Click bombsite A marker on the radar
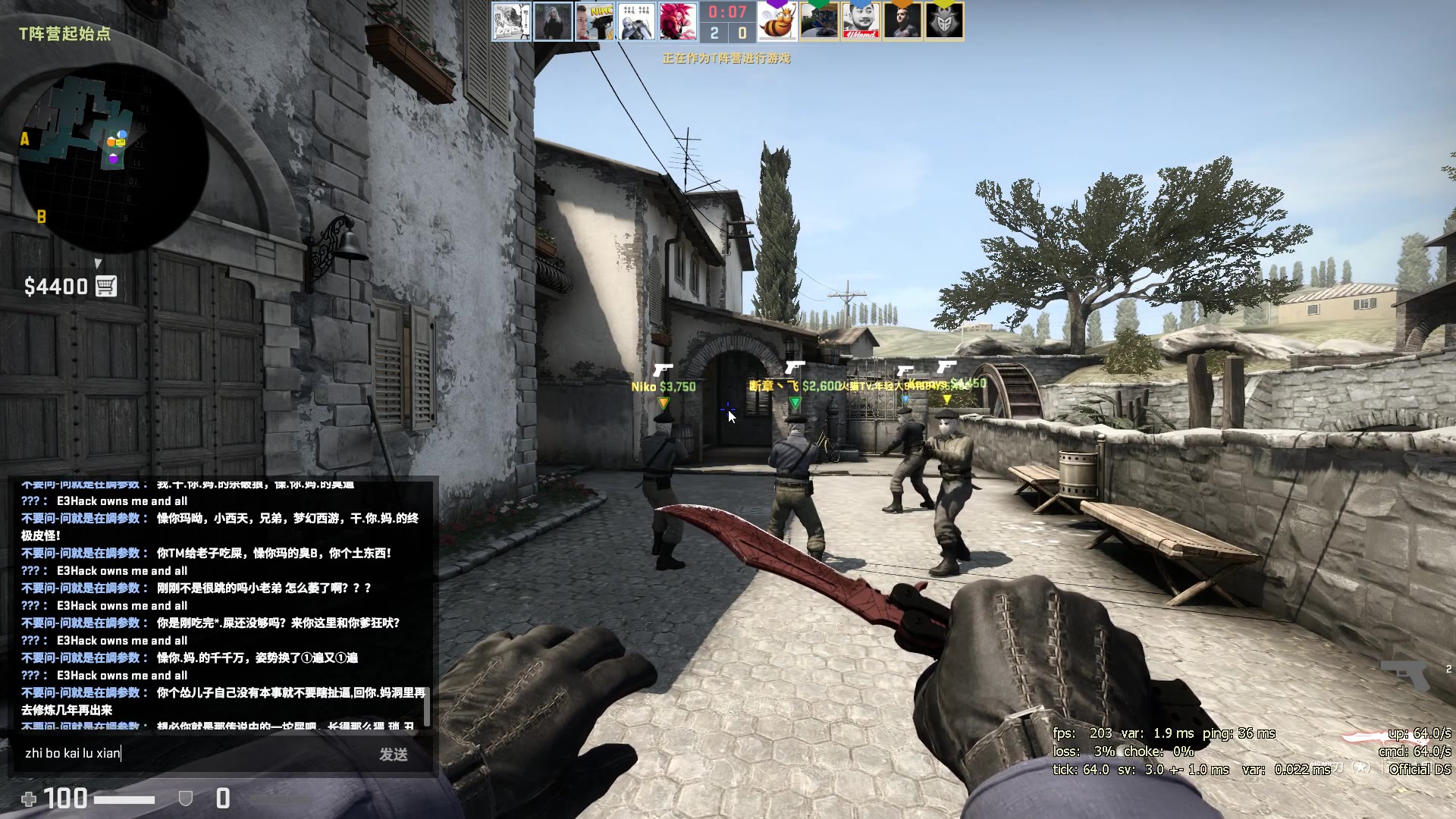This screenshot has width=1456, height=819. [25, 140]
